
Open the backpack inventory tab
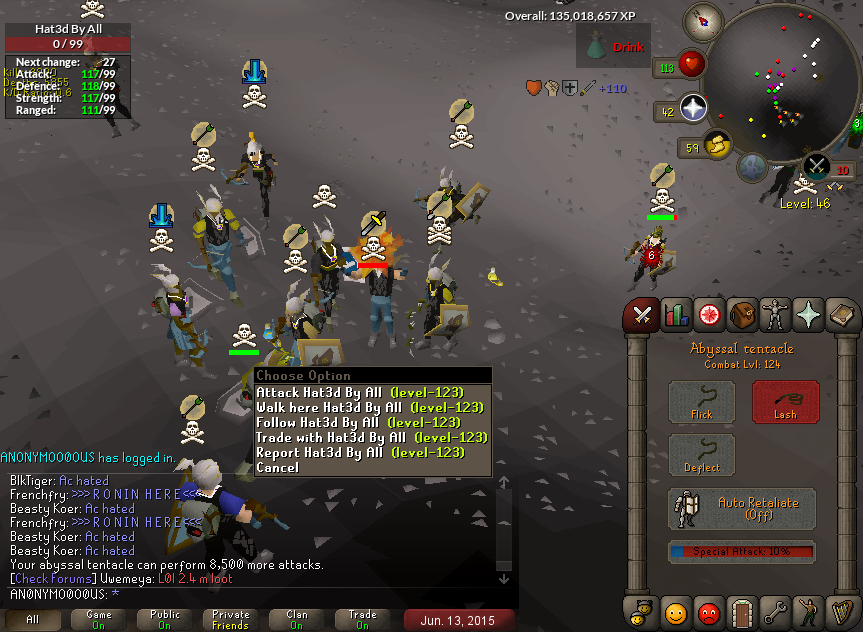742,316
